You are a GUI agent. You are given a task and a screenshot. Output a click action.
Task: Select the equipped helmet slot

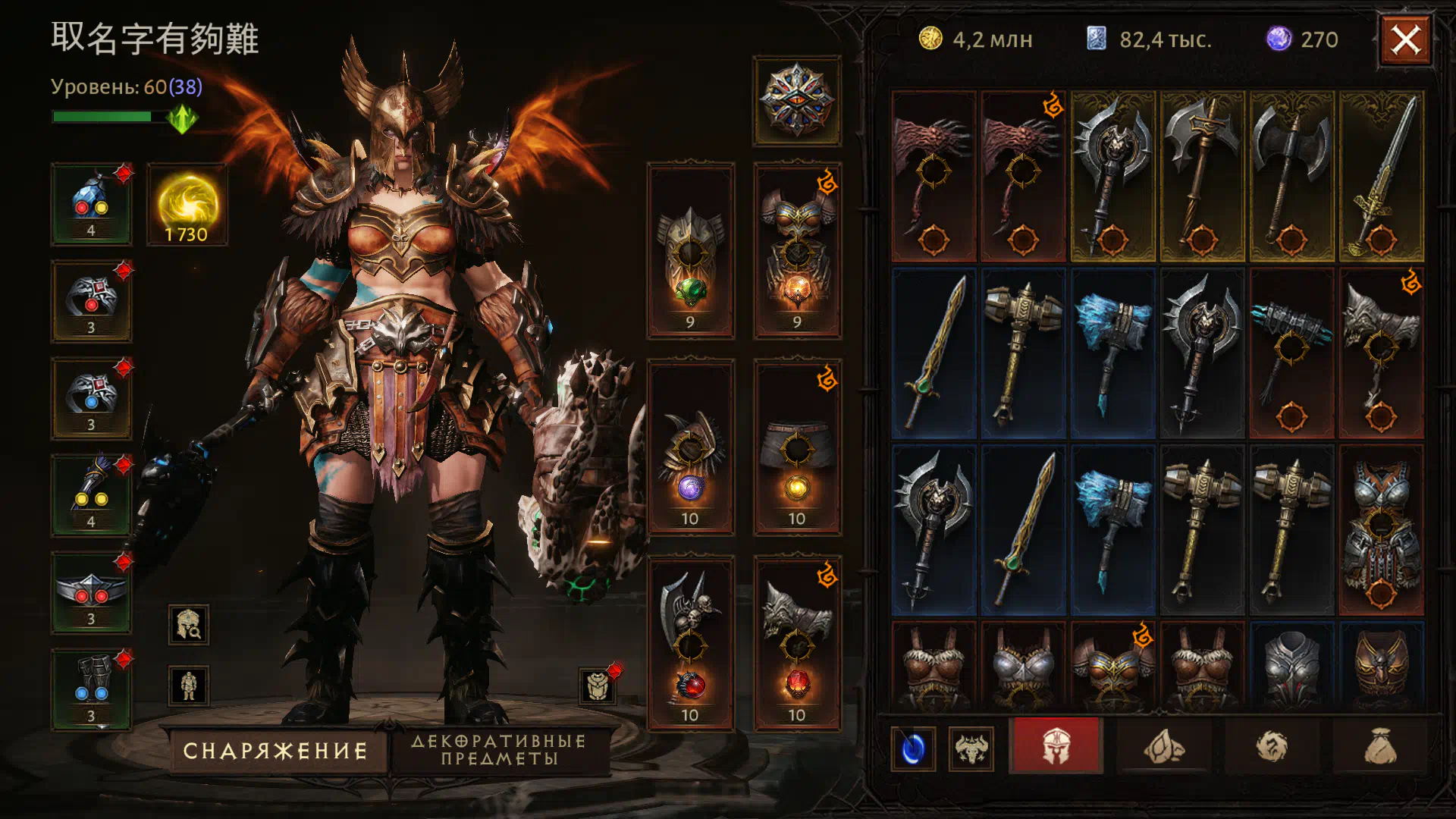click(x=690, y=250)
